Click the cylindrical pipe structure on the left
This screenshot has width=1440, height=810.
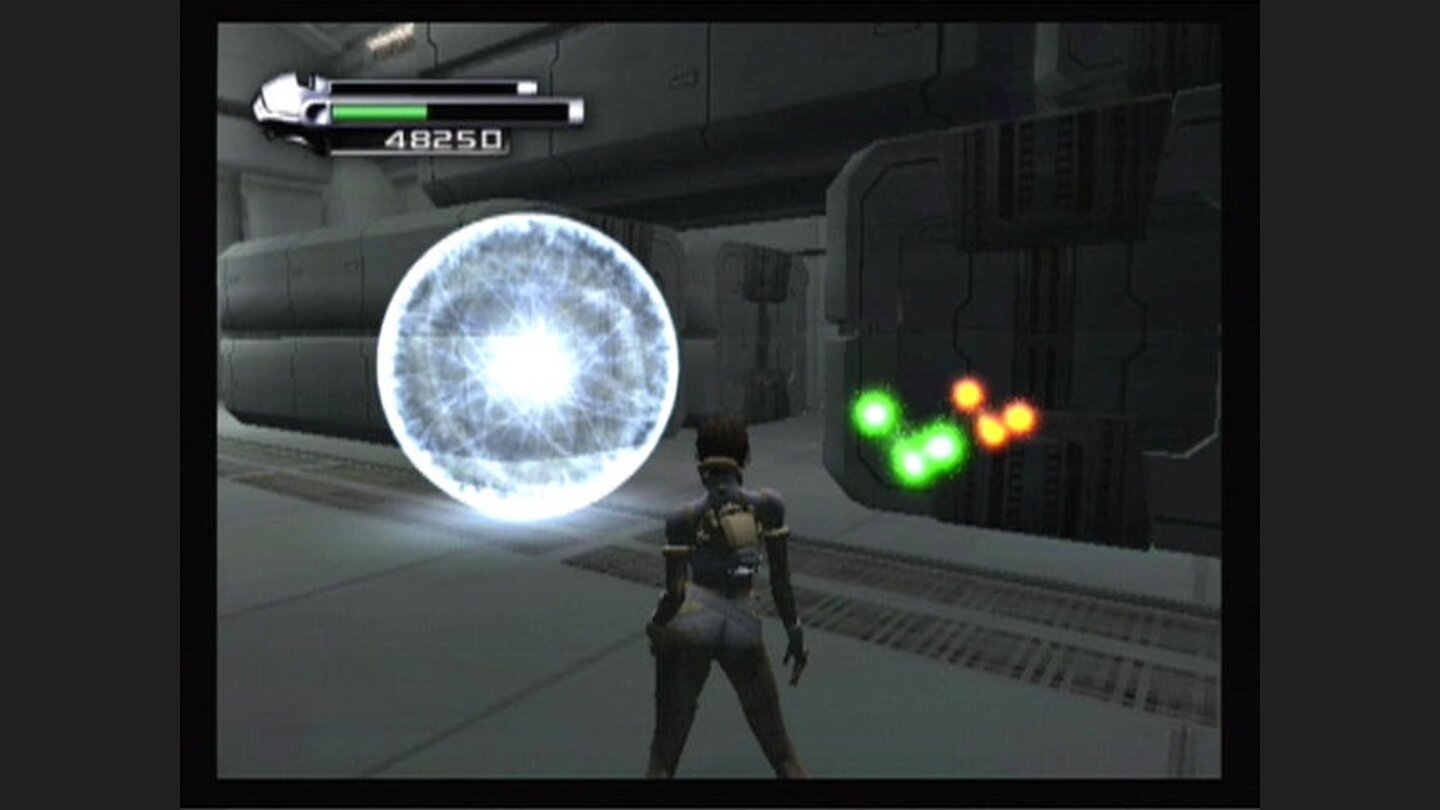[300, 330]
